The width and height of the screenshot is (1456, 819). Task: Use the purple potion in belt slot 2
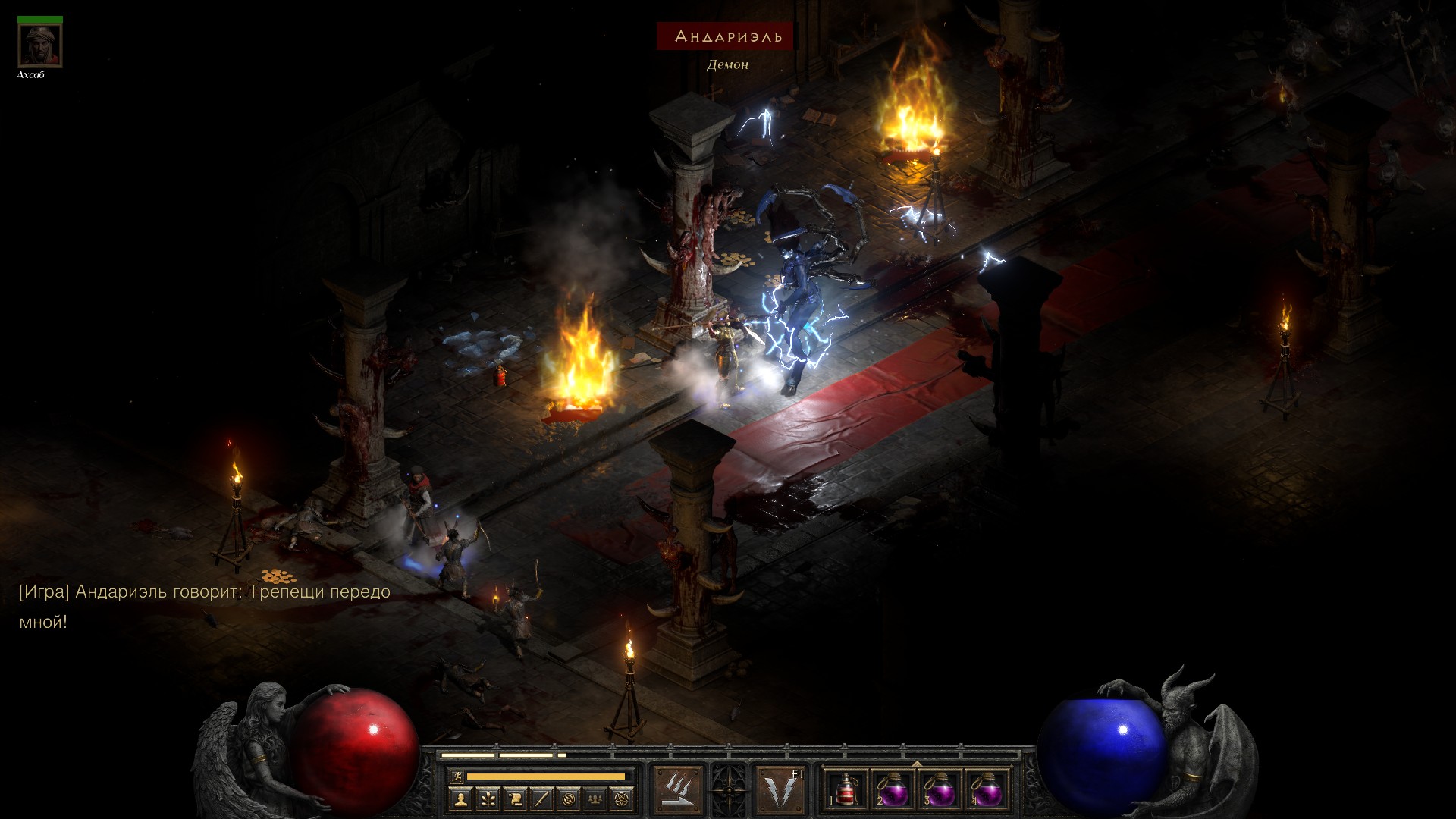[893, 790]
